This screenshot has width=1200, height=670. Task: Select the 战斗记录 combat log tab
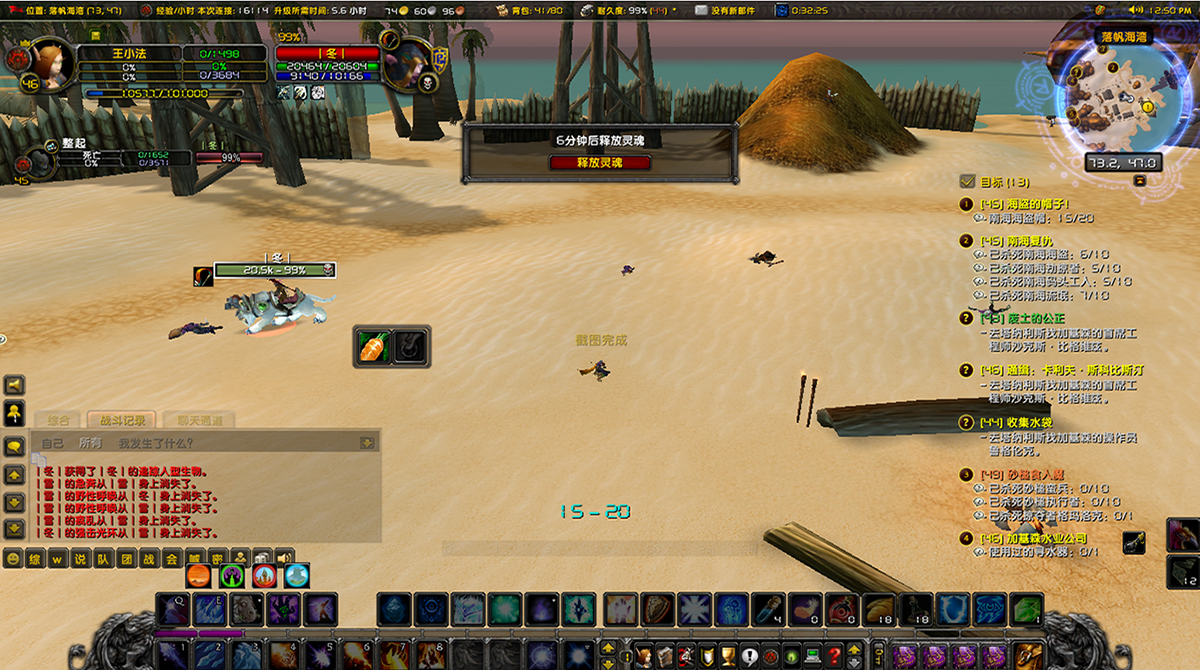[121, 421]
